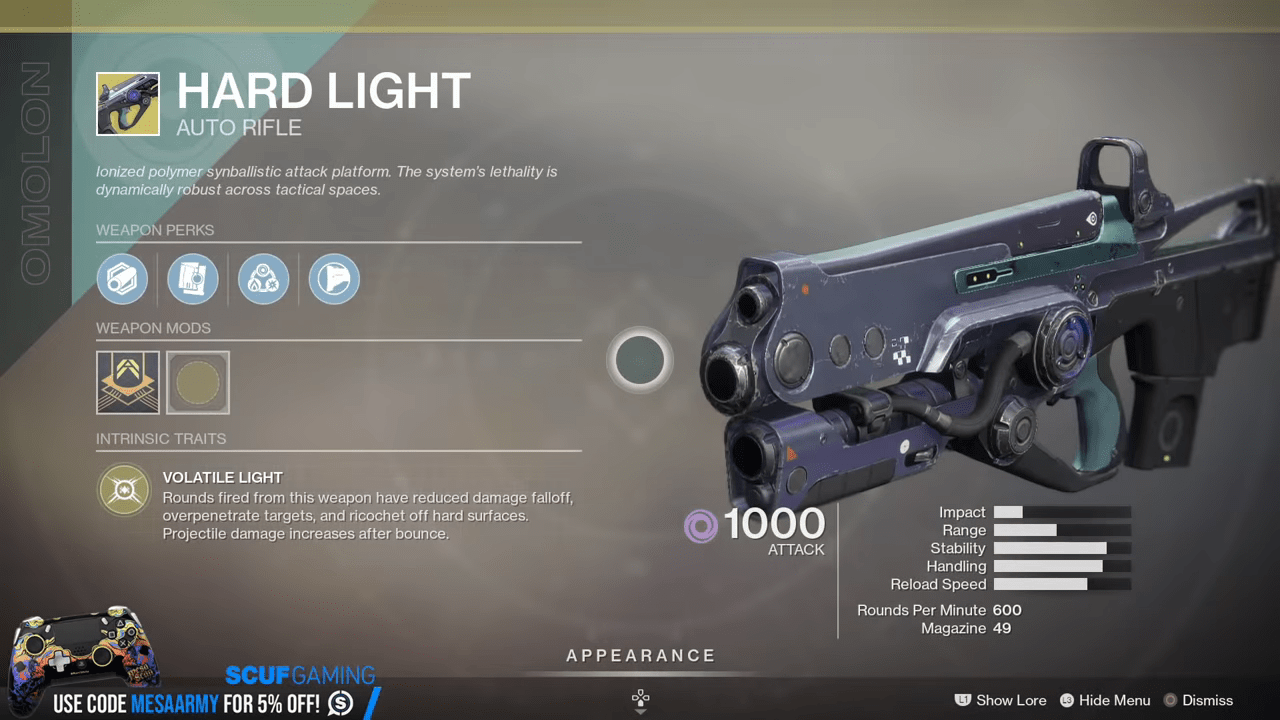
Task: Open the gold chevron masterwork mod slot
Action: tap(127, 382)
